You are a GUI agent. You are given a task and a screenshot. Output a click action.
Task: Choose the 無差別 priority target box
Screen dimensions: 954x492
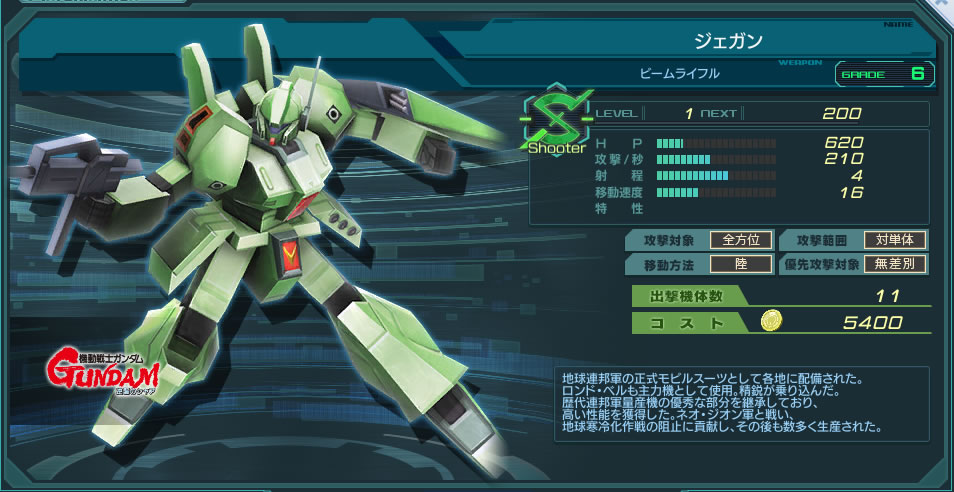click(895, 265)
